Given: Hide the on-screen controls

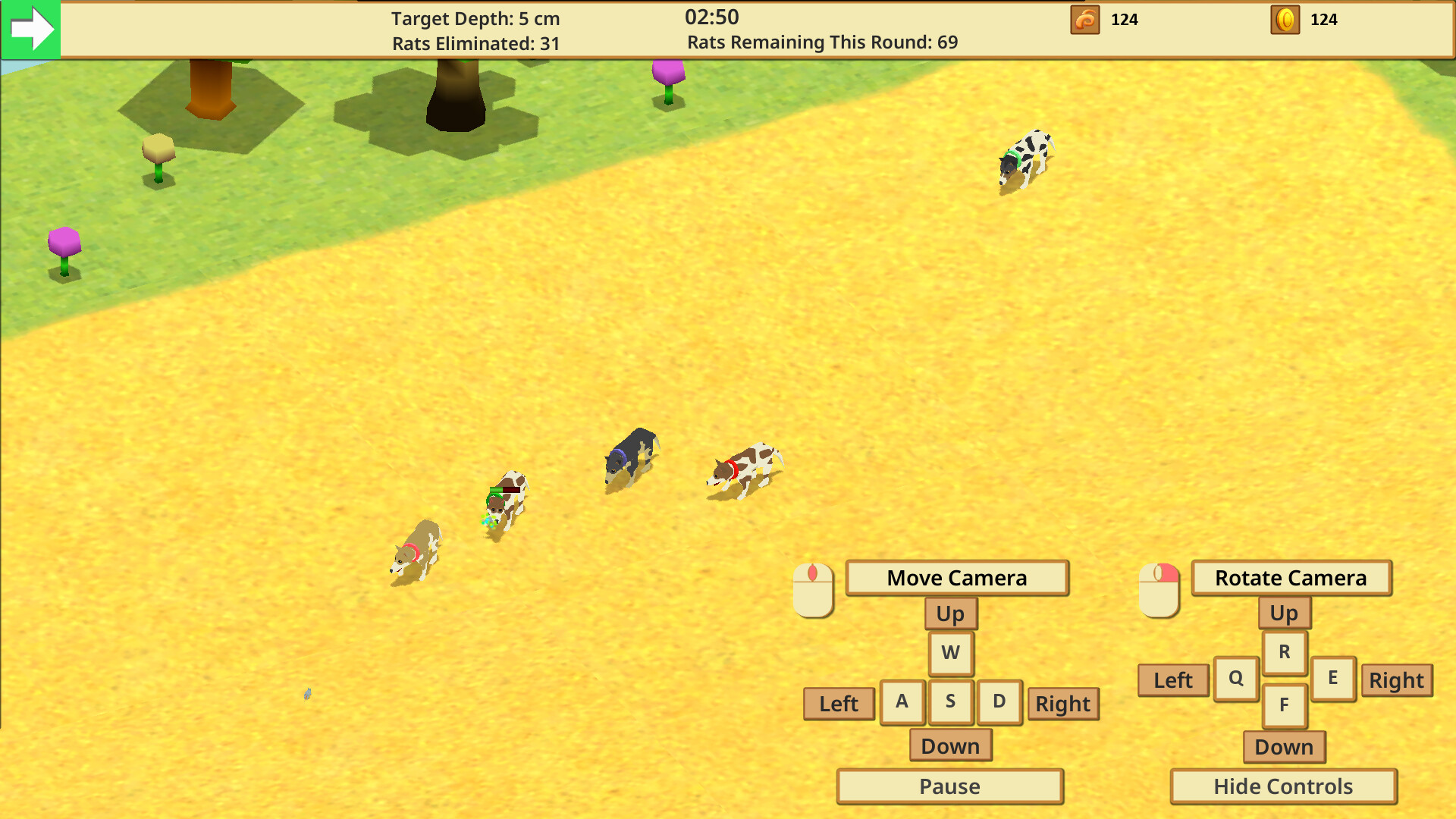Looking at the screenshot, I should point(1283,786).
